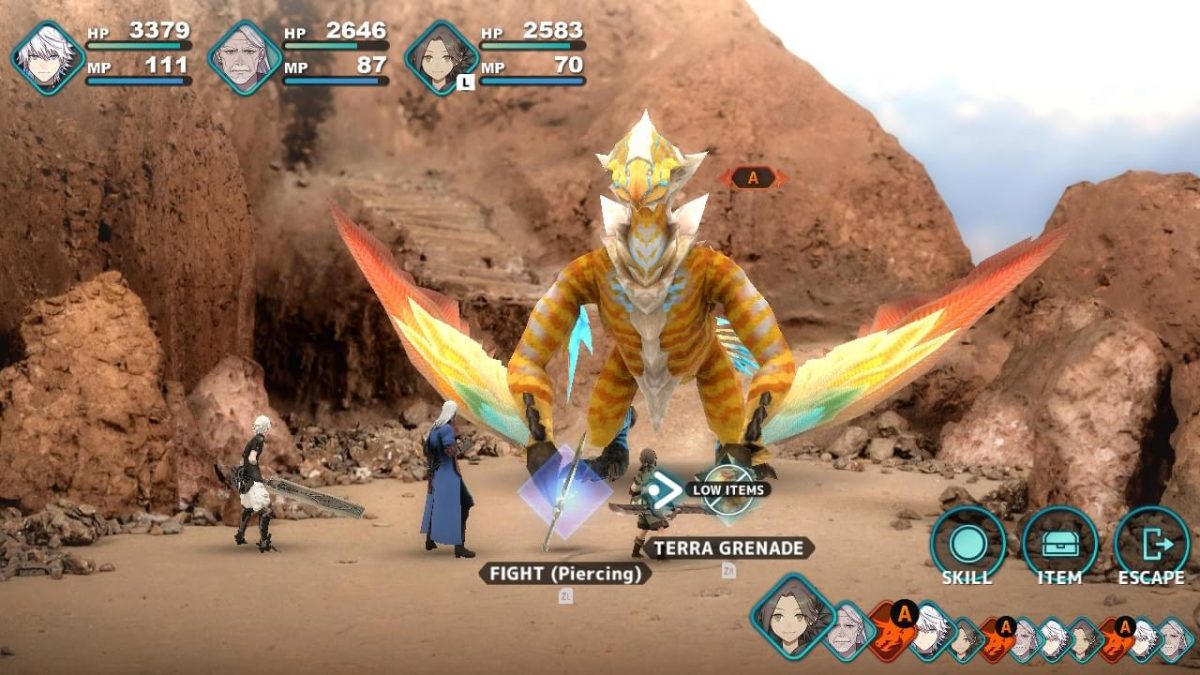Select the brown-haired woman's party portrait
The width and height of the screenshot is (1200, 675).
click(441, 58)
